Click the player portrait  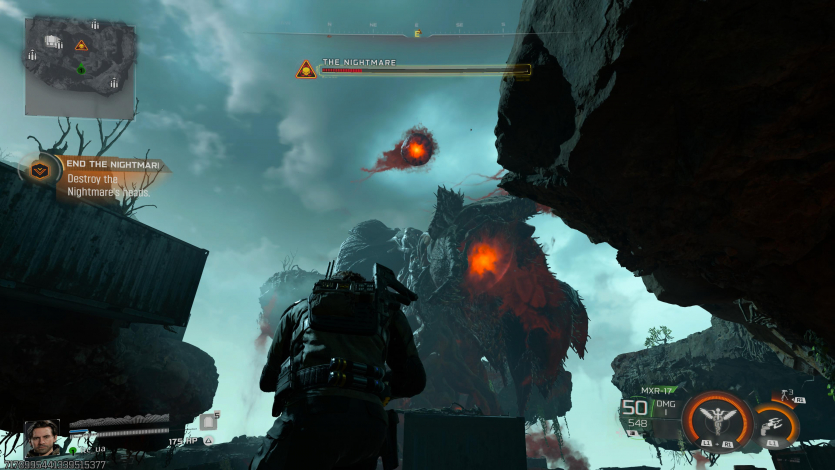[x=42, y=439]
